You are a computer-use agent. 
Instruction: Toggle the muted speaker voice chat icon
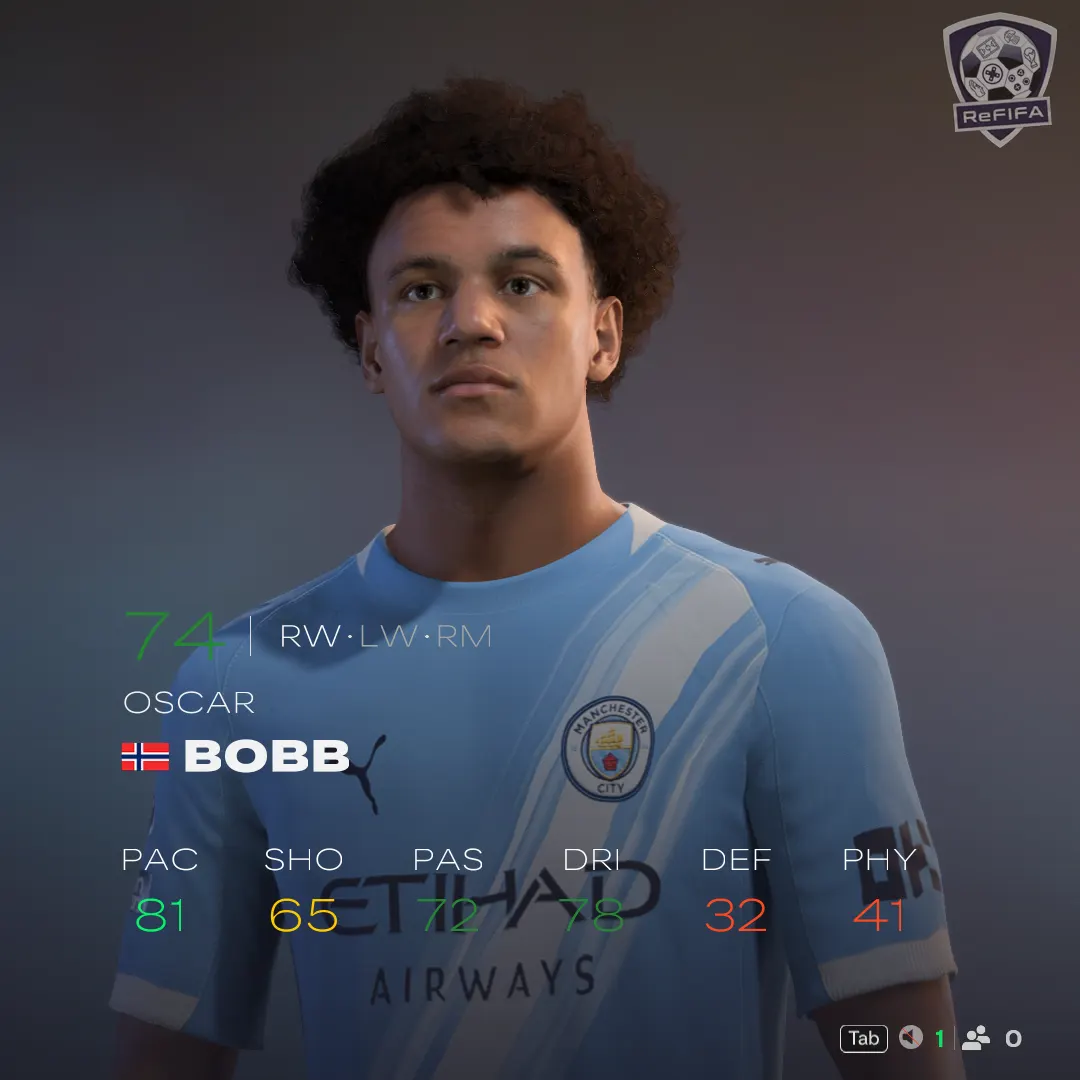coord(910,1038)
